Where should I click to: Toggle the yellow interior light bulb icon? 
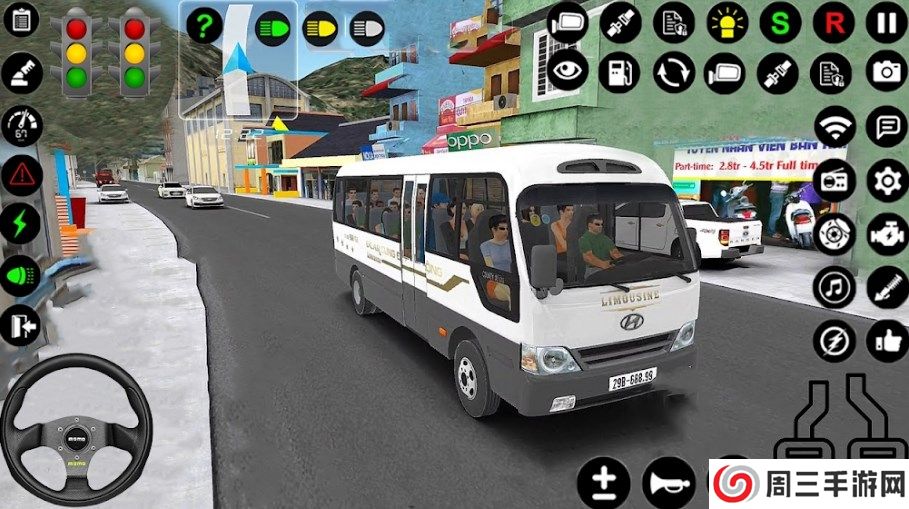coord(727,22)
